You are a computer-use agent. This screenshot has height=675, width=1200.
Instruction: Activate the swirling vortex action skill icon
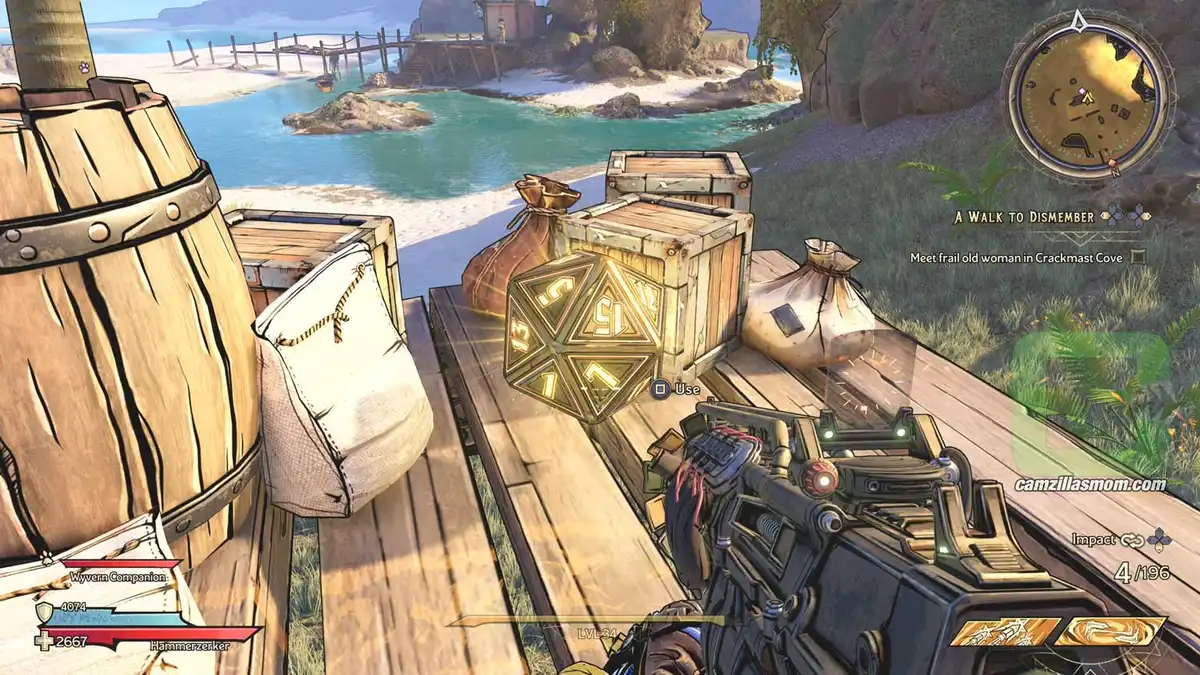coord(1110,632)
